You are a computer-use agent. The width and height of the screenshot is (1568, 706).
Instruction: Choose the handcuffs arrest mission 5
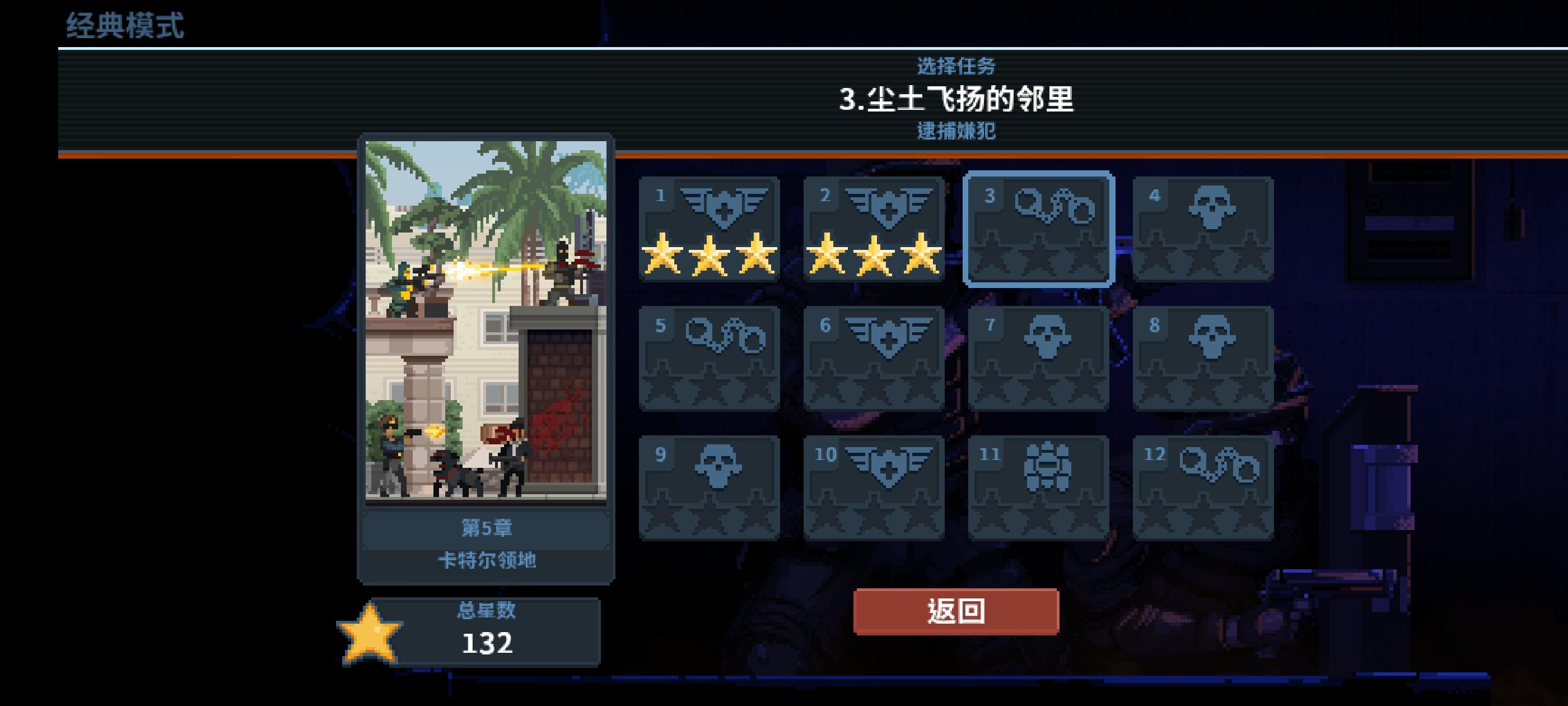710,359
